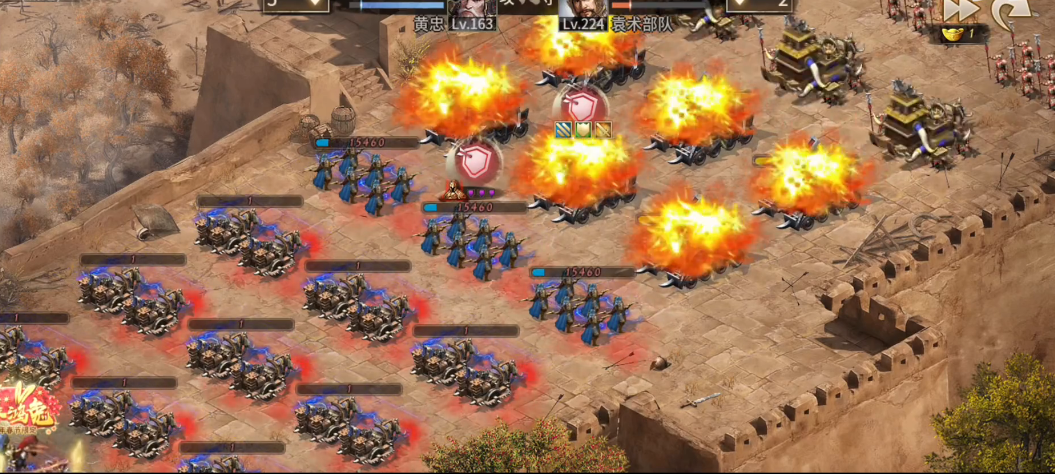
Task: Open the gold ingot reward counter
Action: click(963, 34)
